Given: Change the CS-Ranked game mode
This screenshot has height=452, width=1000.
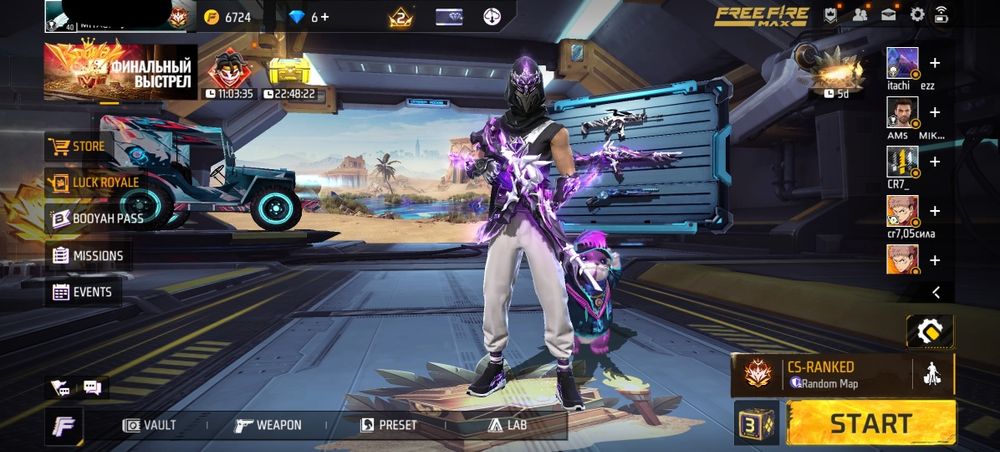Looking at the screenshot, I should point(822,373).
